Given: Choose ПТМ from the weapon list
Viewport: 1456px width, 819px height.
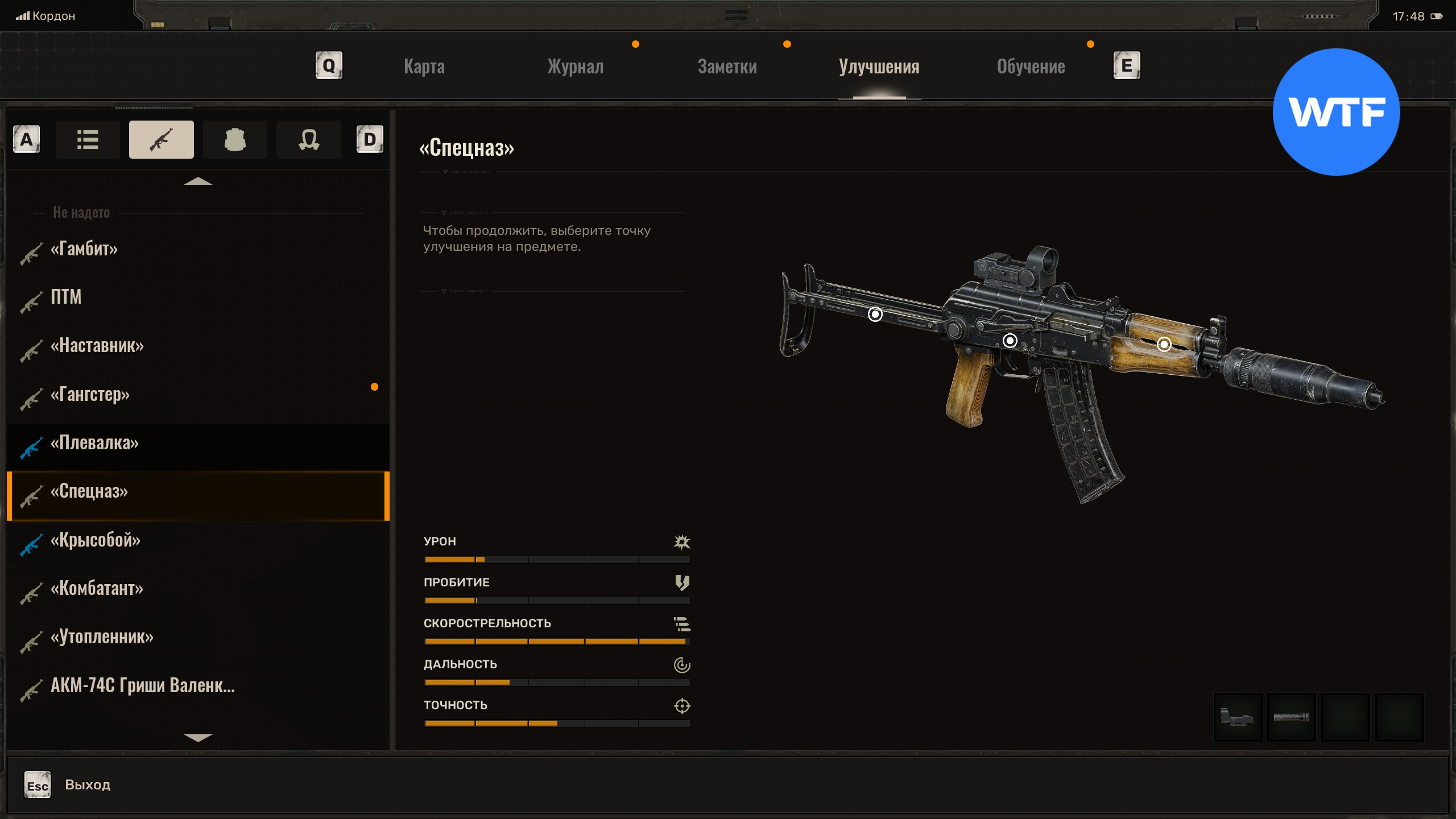Looking at the screenshot, I should click(66, 297).
